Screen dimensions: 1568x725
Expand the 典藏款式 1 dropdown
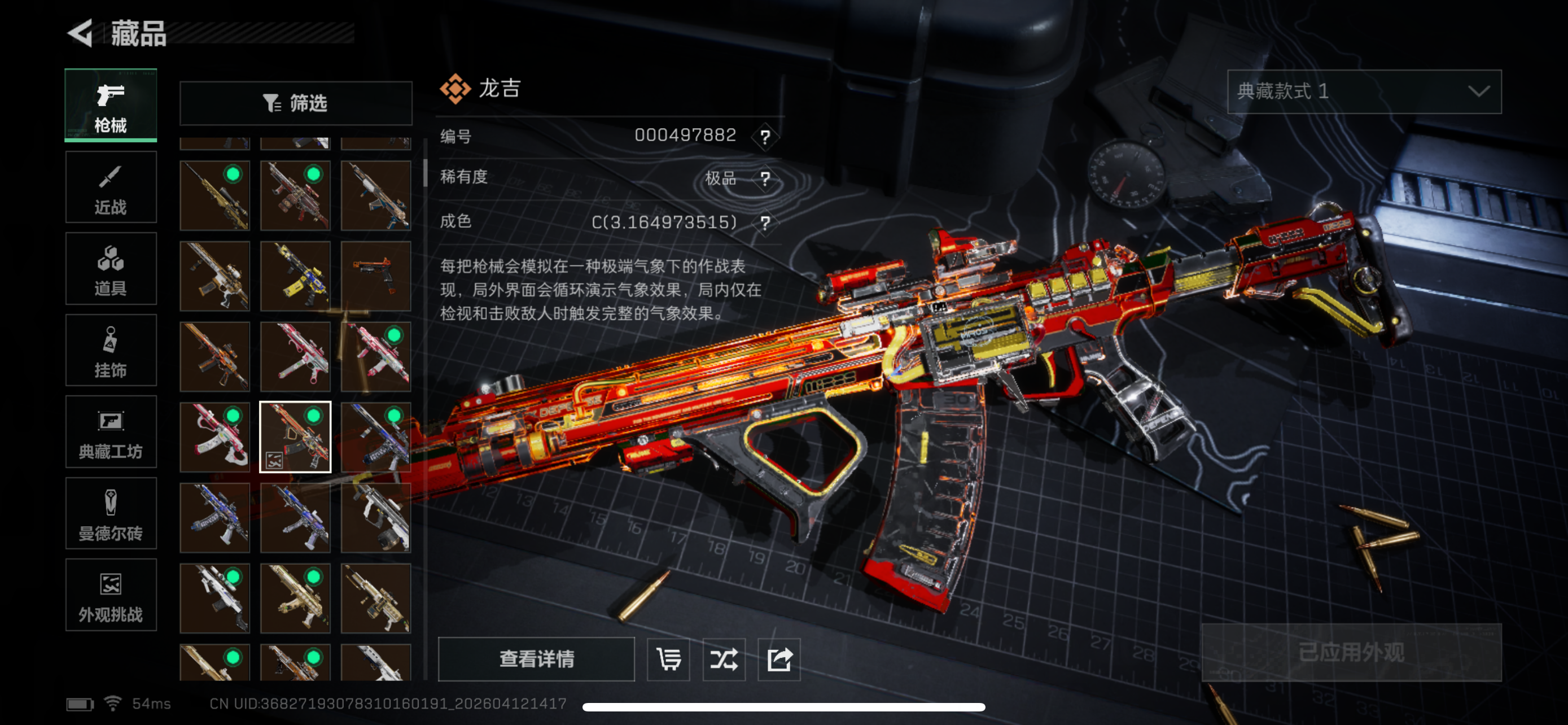1364,92
